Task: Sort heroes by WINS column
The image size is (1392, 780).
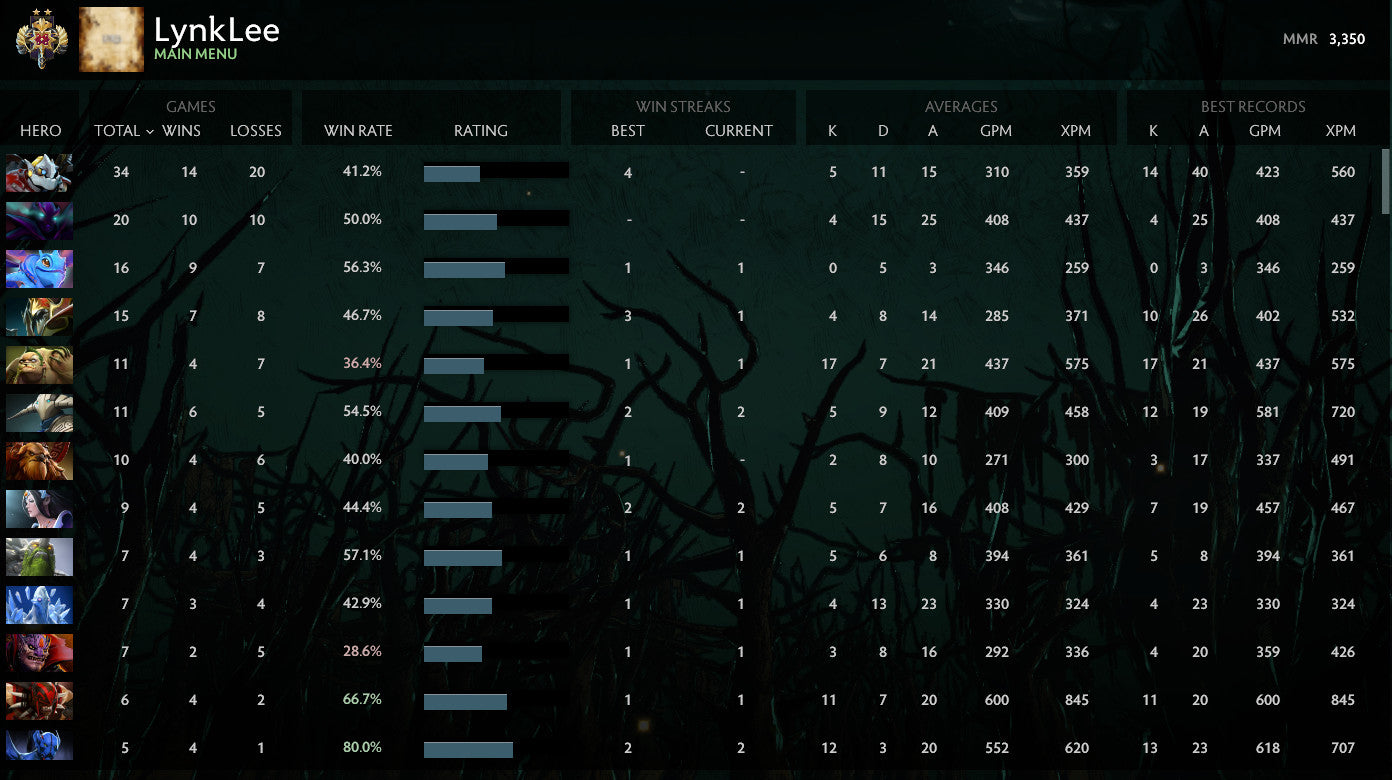Action: (182, 131)
